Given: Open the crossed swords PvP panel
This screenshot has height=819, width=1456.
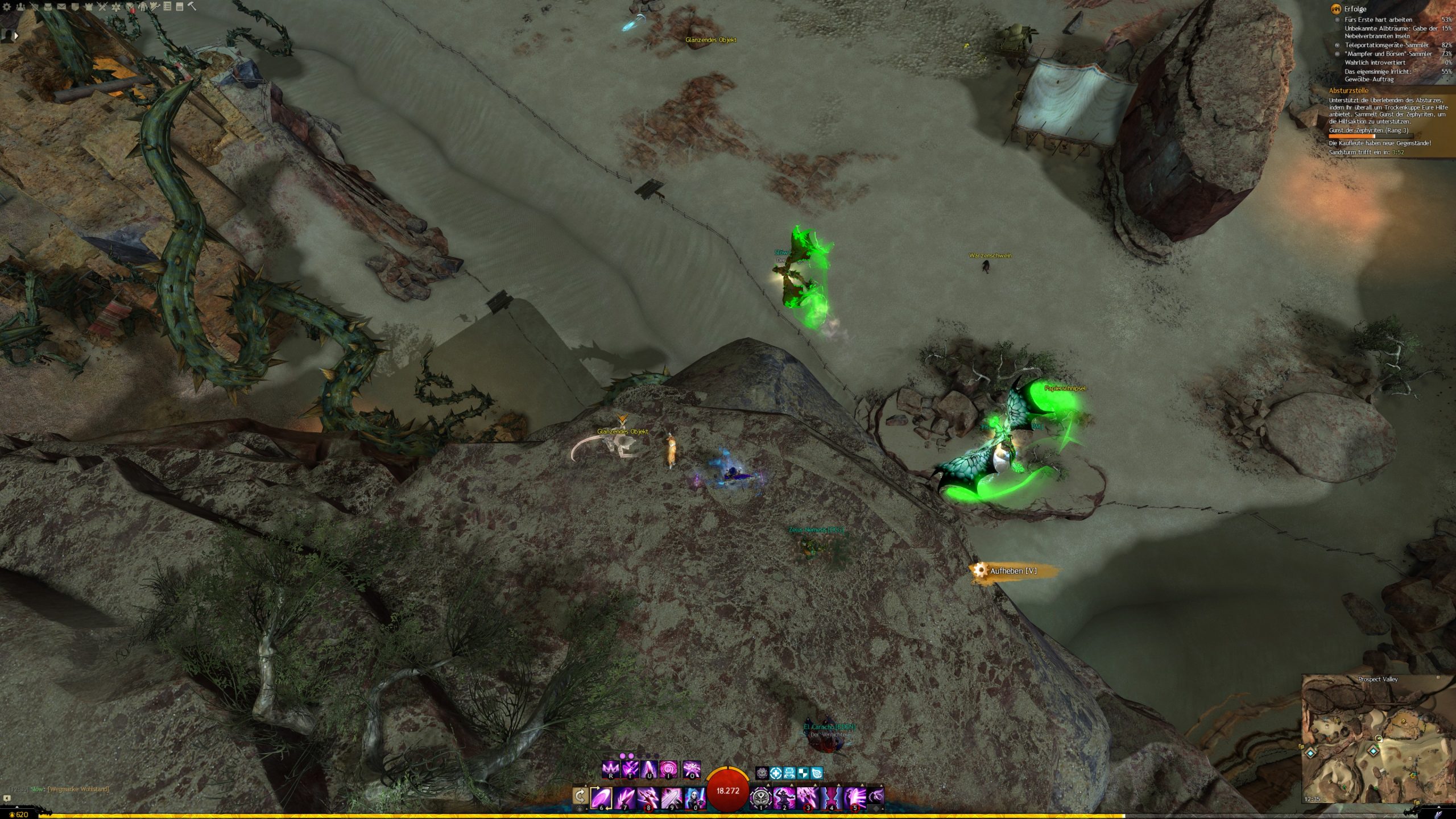Looking at the screenshot, I should point(102,7).
